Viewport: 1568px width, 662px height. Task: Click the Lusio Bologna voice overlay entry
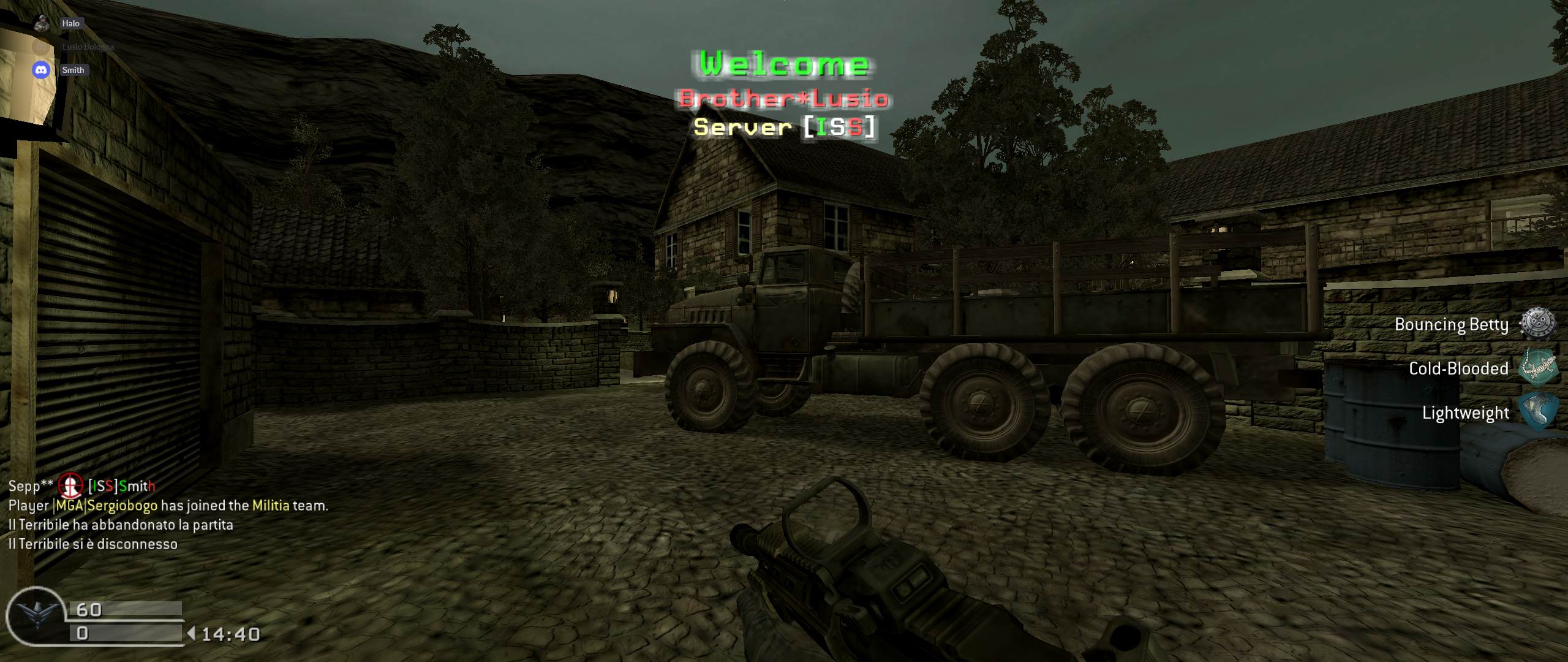click(88, 47)
